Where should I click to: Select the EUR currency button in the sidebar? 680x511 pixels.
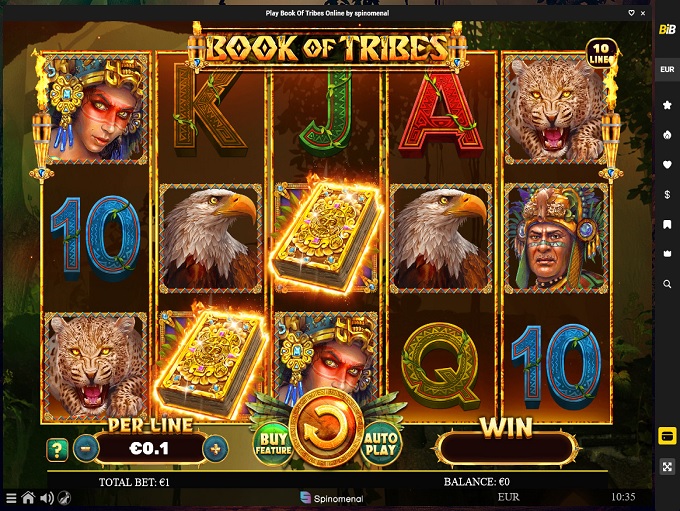(667, 69)
